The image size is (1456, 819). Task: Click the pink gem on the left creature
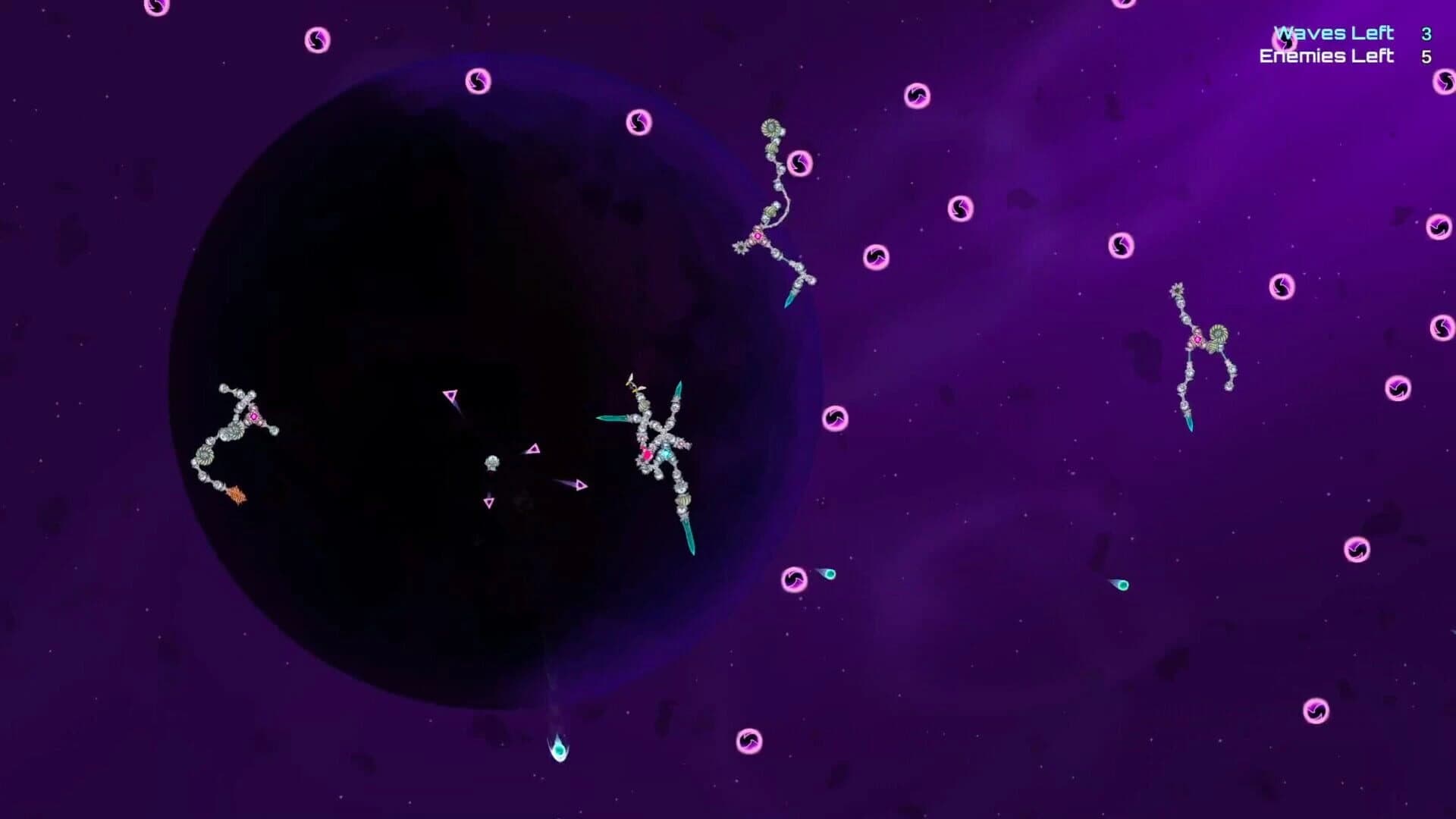tap(254, 416)
